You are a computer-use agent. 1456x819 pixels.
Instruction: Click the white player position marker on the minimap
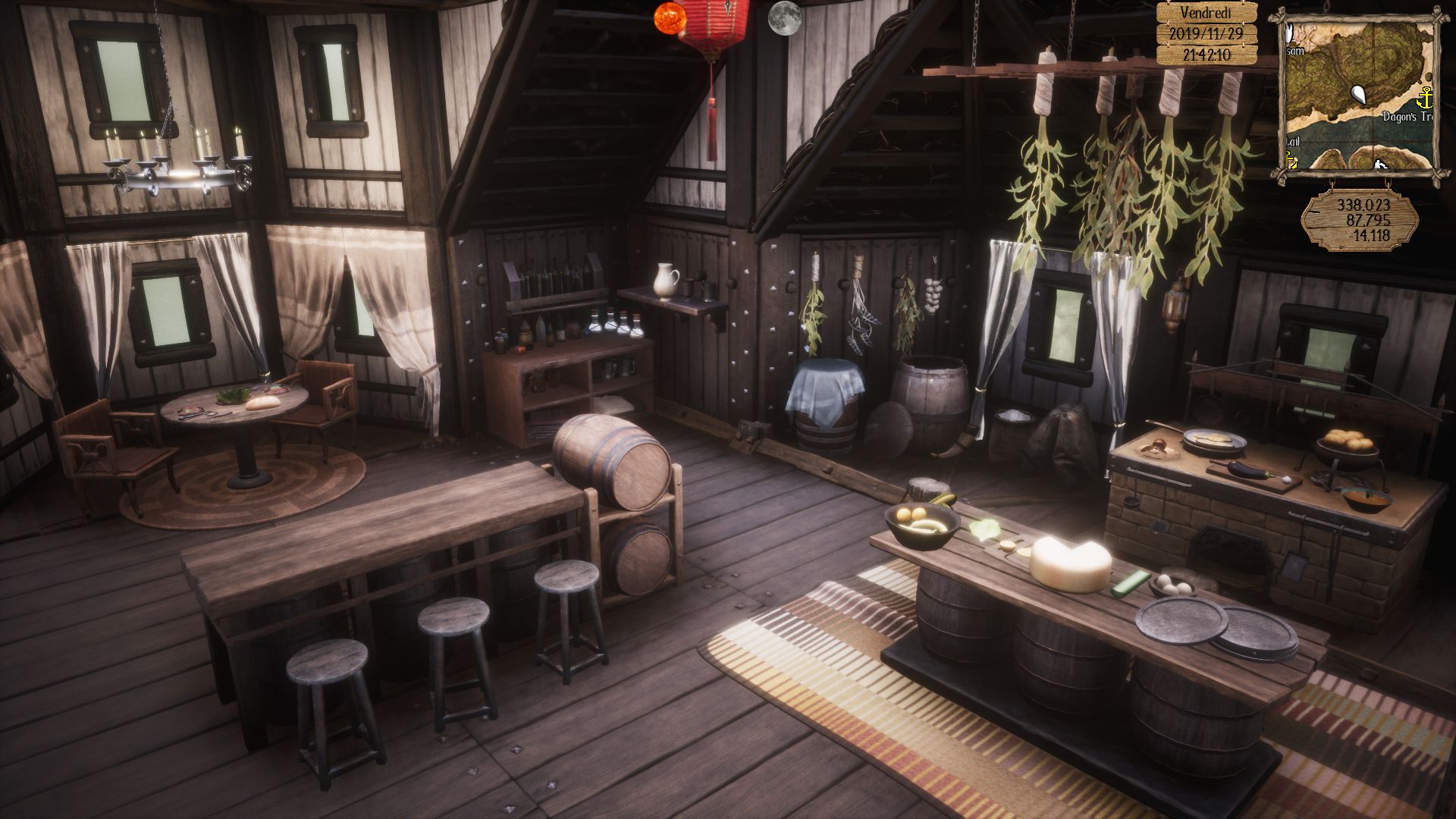(1359, 95)
